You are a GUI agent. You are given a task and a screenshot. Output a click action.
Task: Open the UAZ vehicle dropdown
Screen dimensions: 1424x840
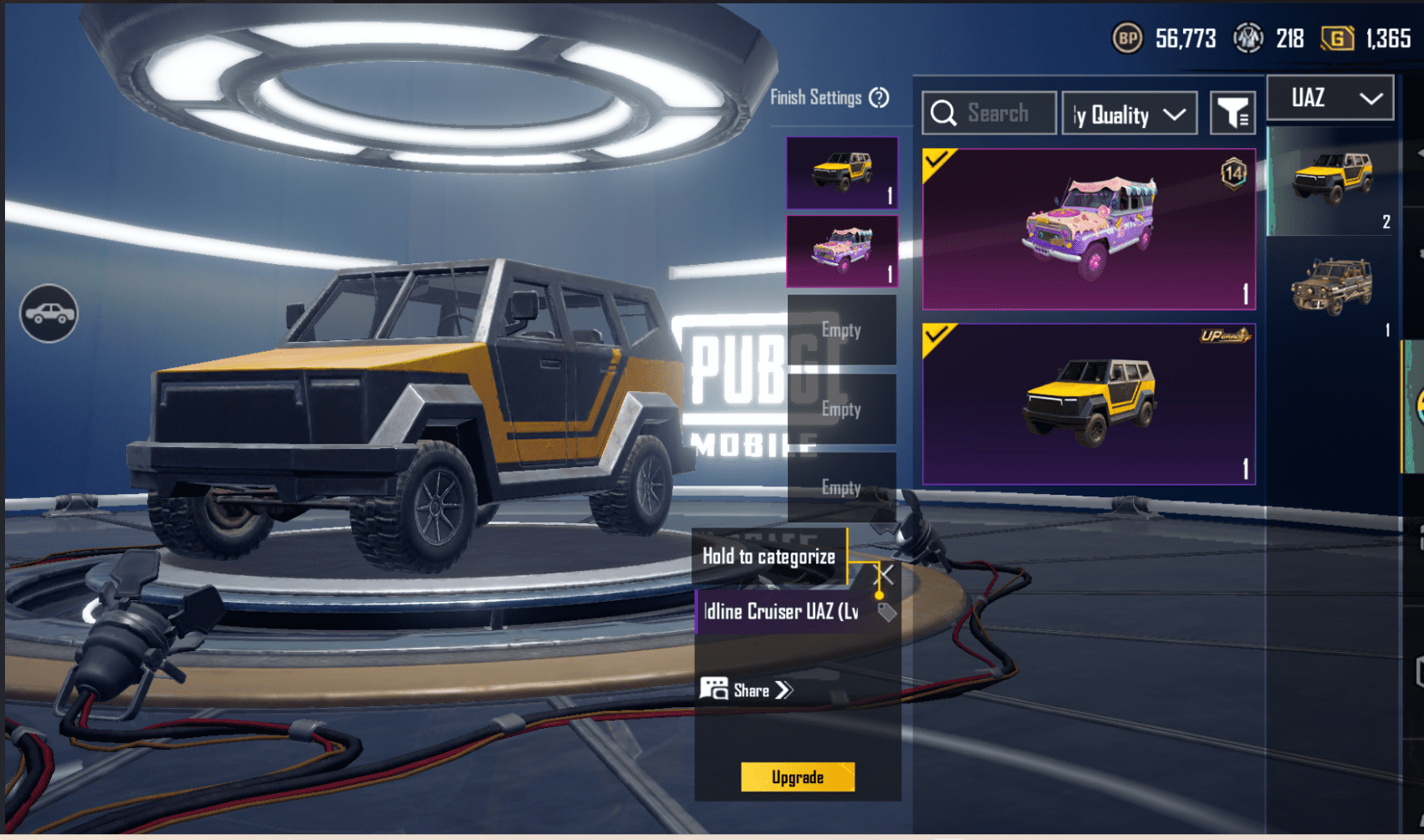point(1330,97)
